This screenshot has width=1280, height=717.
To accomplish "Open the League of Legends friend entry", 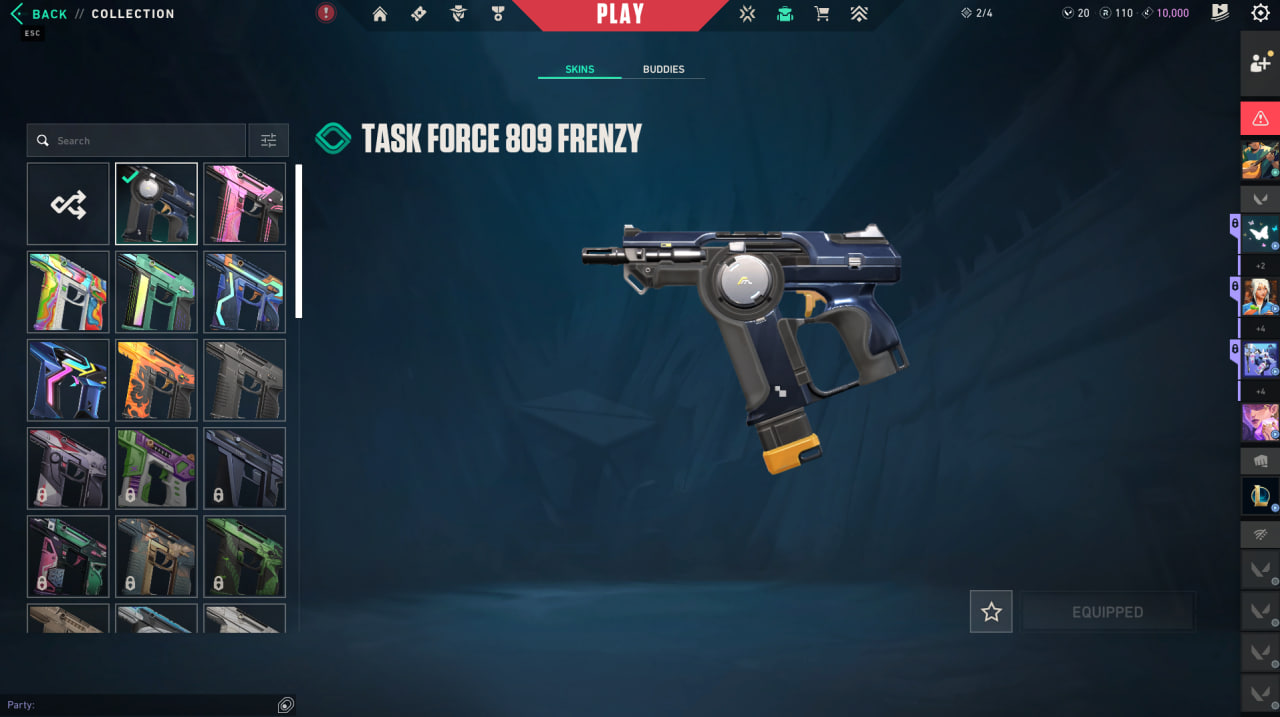I will coord(1260,496).
